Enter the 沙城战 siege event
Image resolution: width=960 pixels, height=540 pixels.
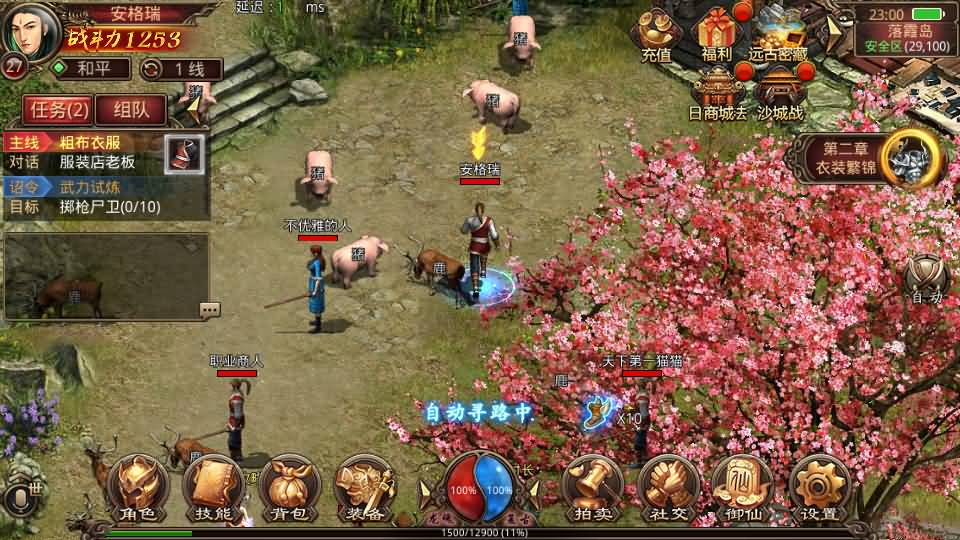(780, 93)
